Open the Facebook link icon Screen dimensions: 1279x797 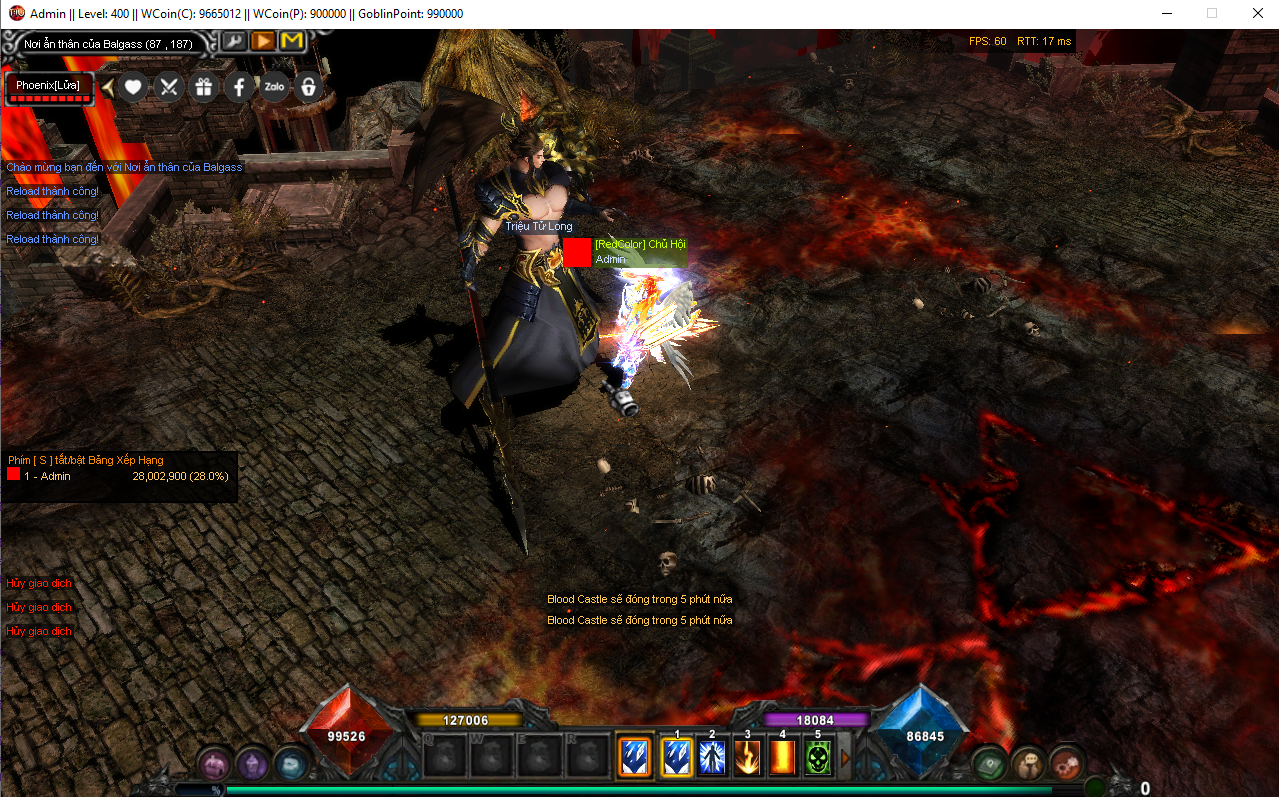coord(239,87)
